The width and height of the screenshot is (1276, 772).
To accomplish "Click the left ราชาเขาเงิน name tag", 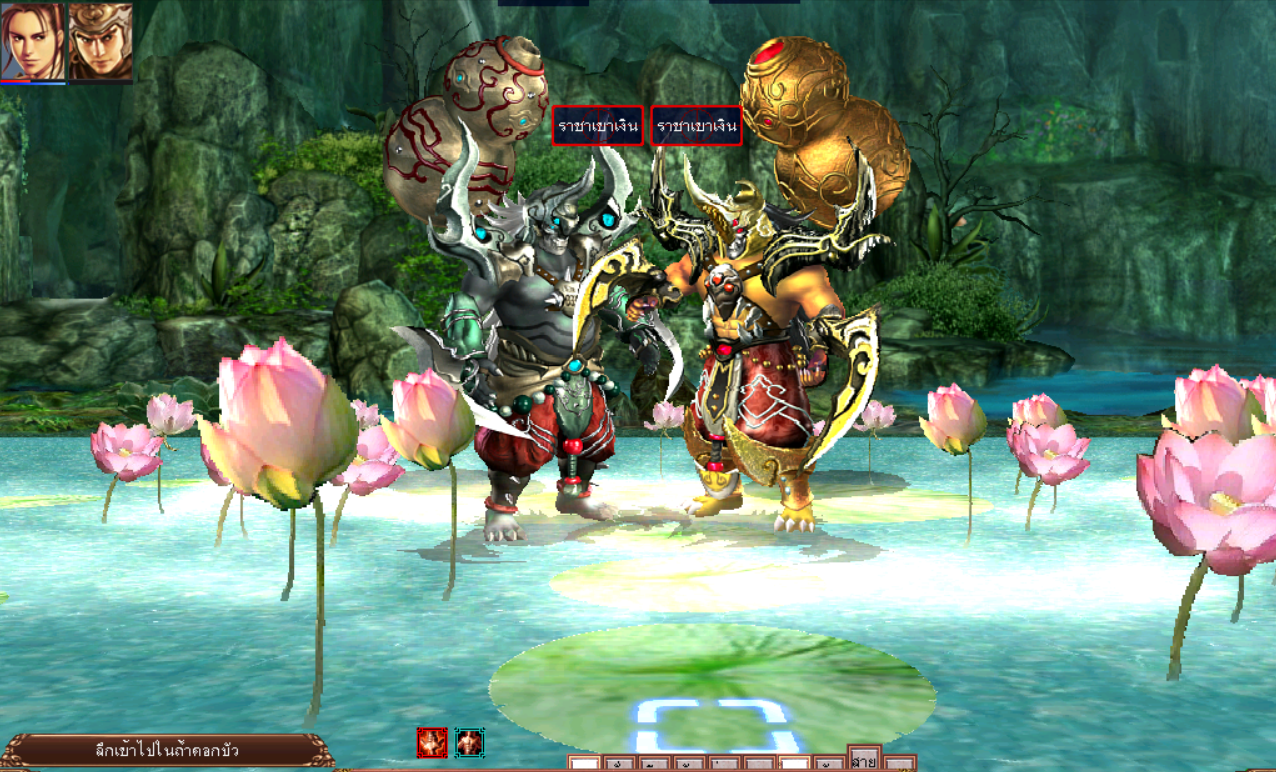I will coord(597,126).
